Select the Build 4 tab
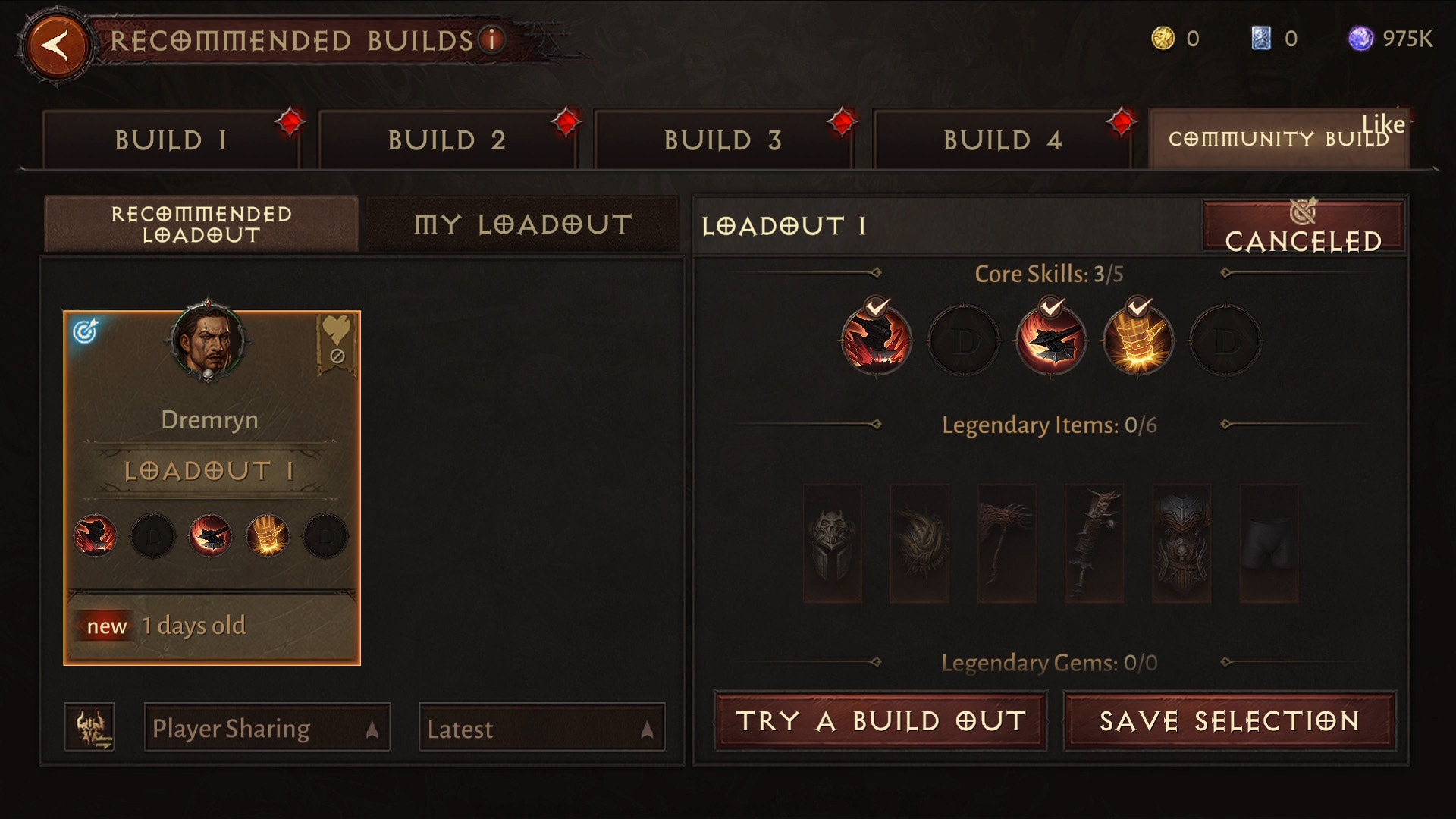This screenshot has height=819, width=1456. point(1002,140)
